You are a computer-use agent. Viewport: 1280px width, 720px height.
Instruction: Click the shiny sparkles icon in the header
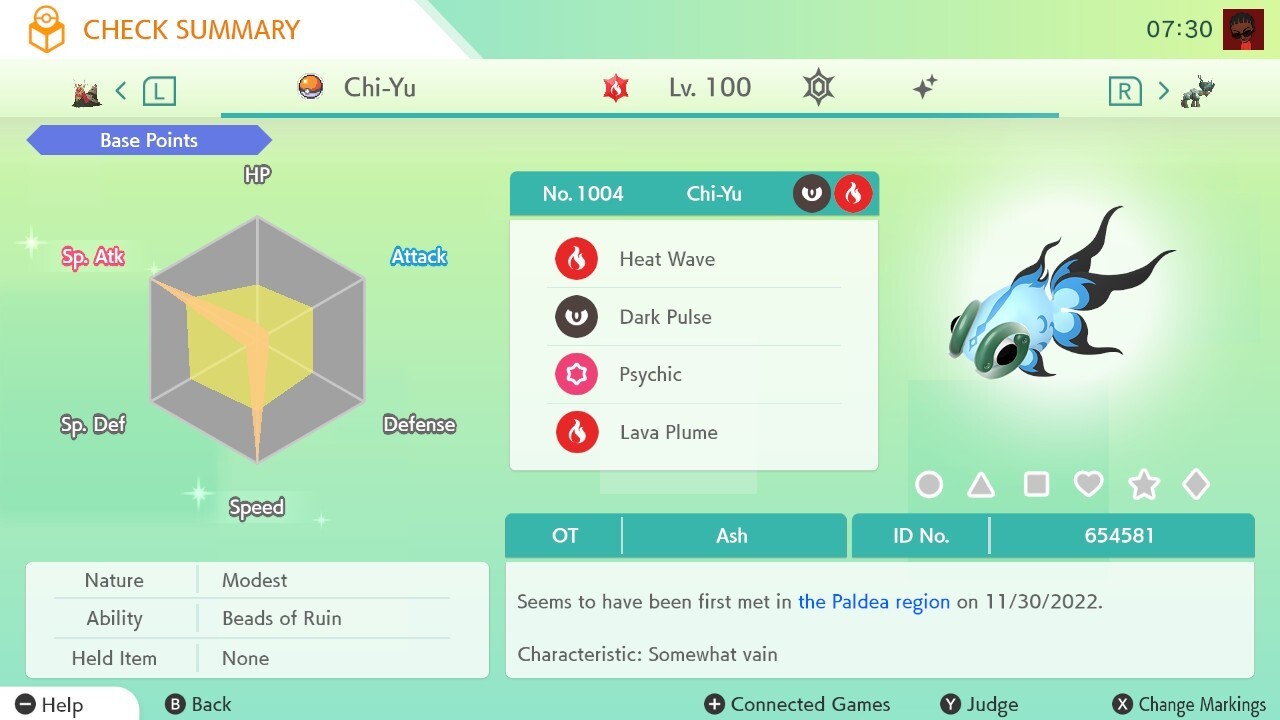click(925, 87)
